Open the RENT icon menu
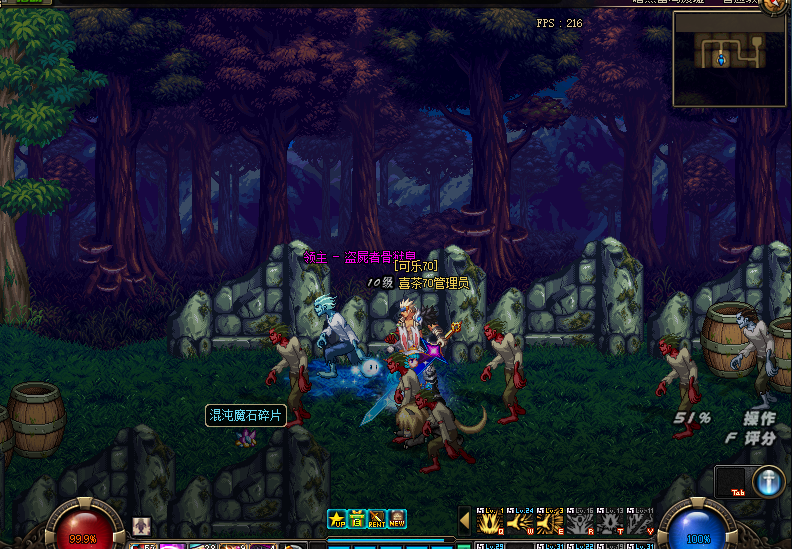Image resolution: width=792 pixels, height=549 pixels. [x=377, y=518]
